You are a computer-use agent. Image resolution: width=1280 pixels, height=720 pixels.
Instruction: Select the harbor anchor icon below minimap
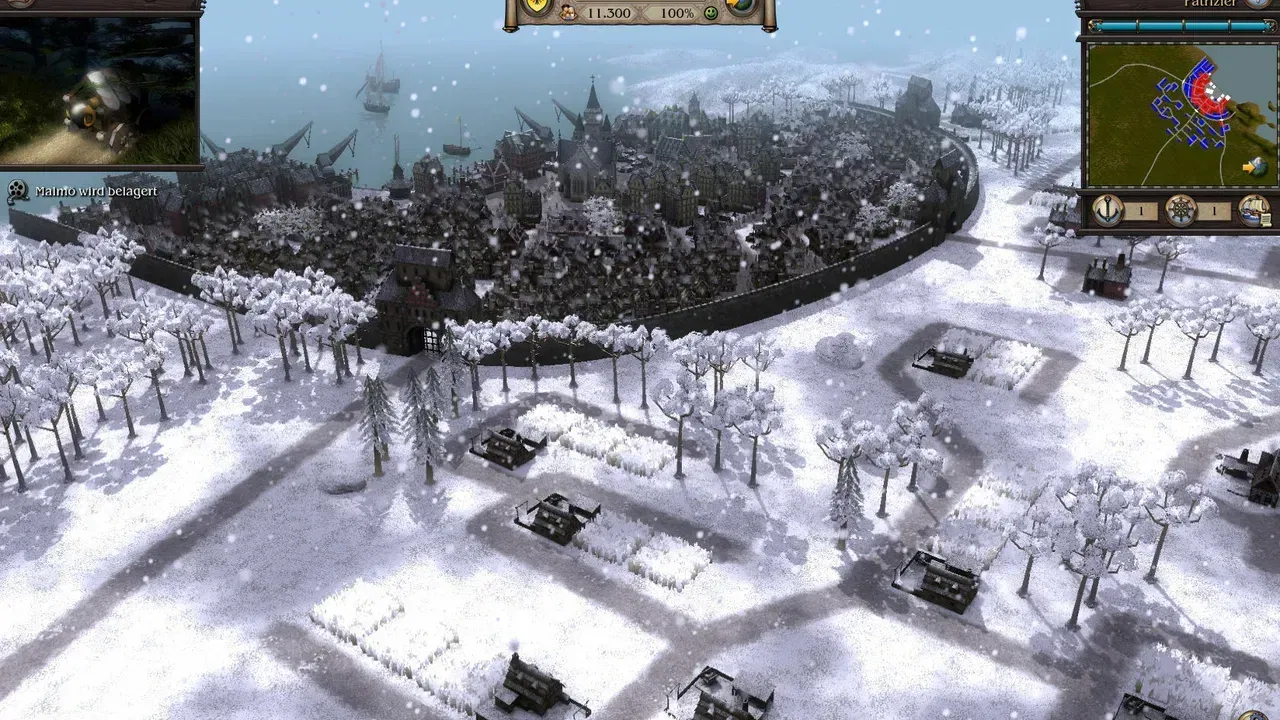(x=1107, y=211)
